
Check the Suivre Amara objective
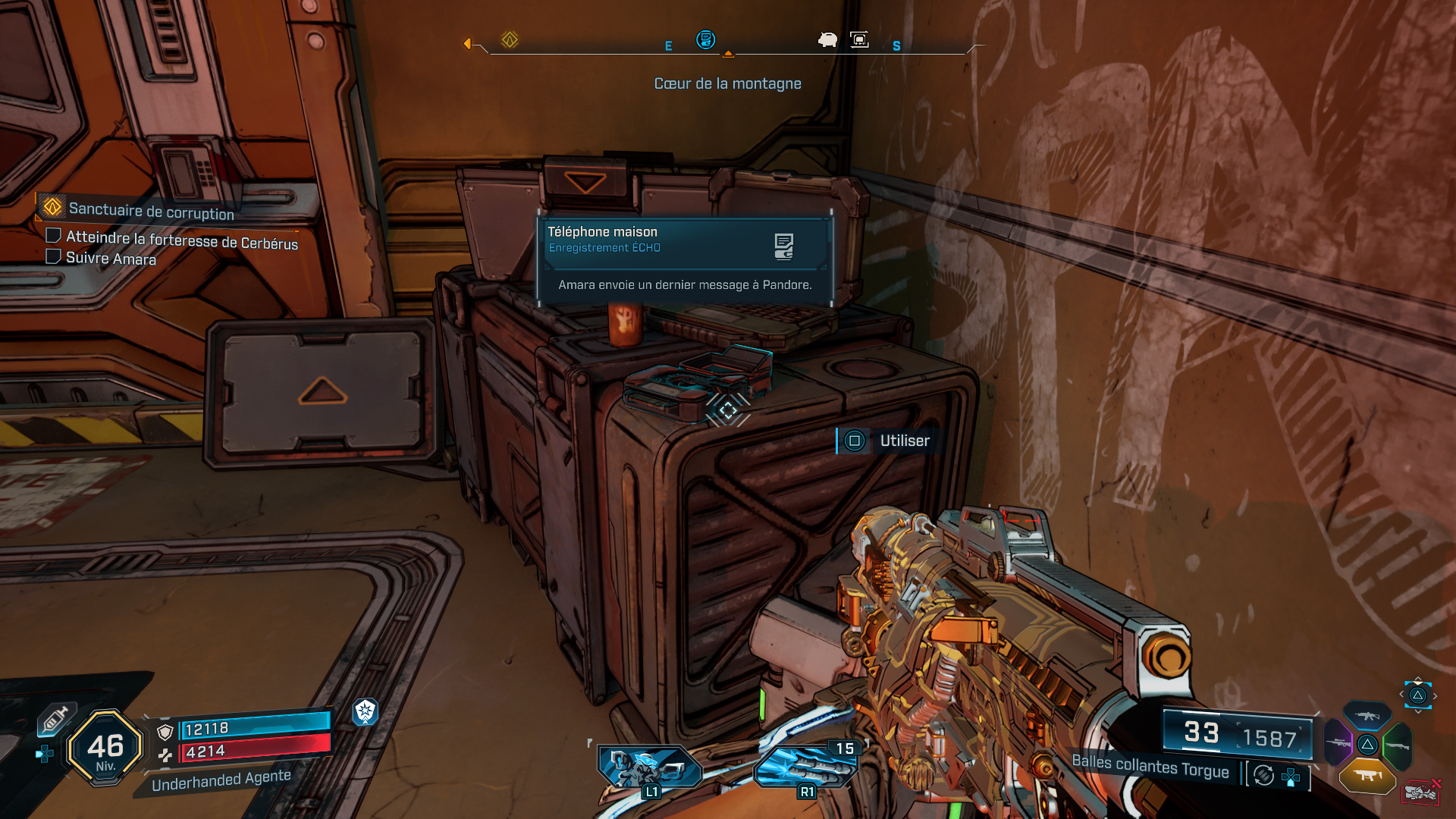(x=54, y=256)
